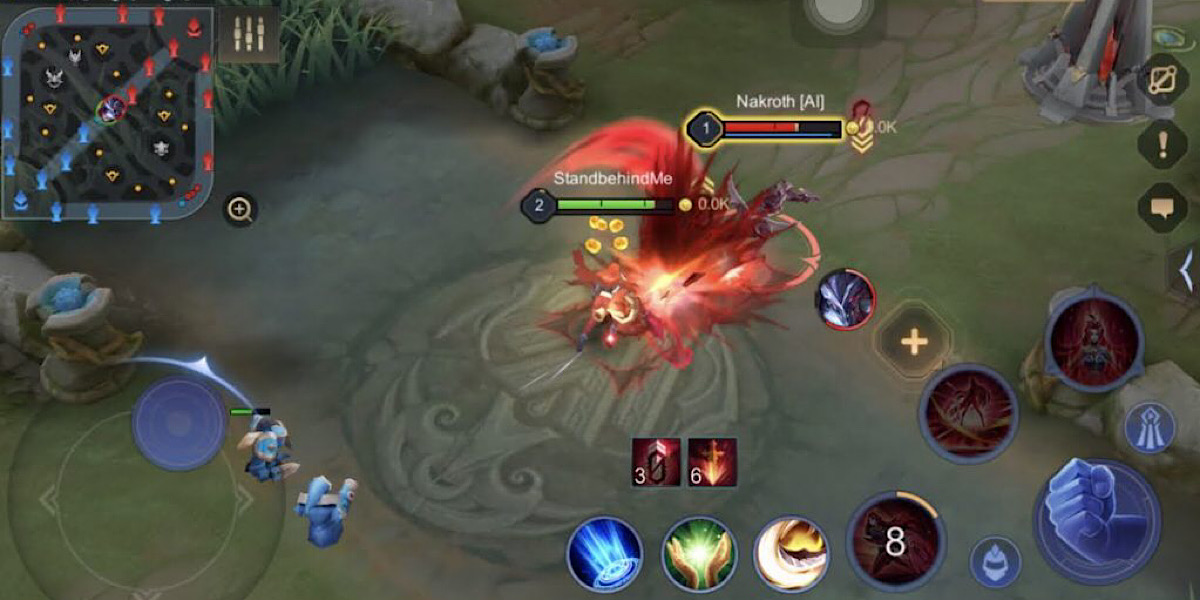Activate the green healing hands ability
Screen dimensions: 1200x600
coord(699,553)
